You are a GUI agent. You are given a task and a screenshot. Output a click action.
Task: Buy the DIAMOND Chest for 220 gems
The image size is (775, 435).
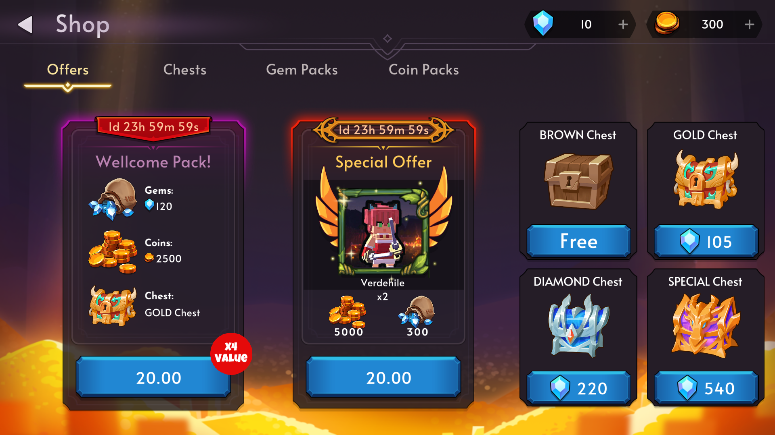[578, 388]
